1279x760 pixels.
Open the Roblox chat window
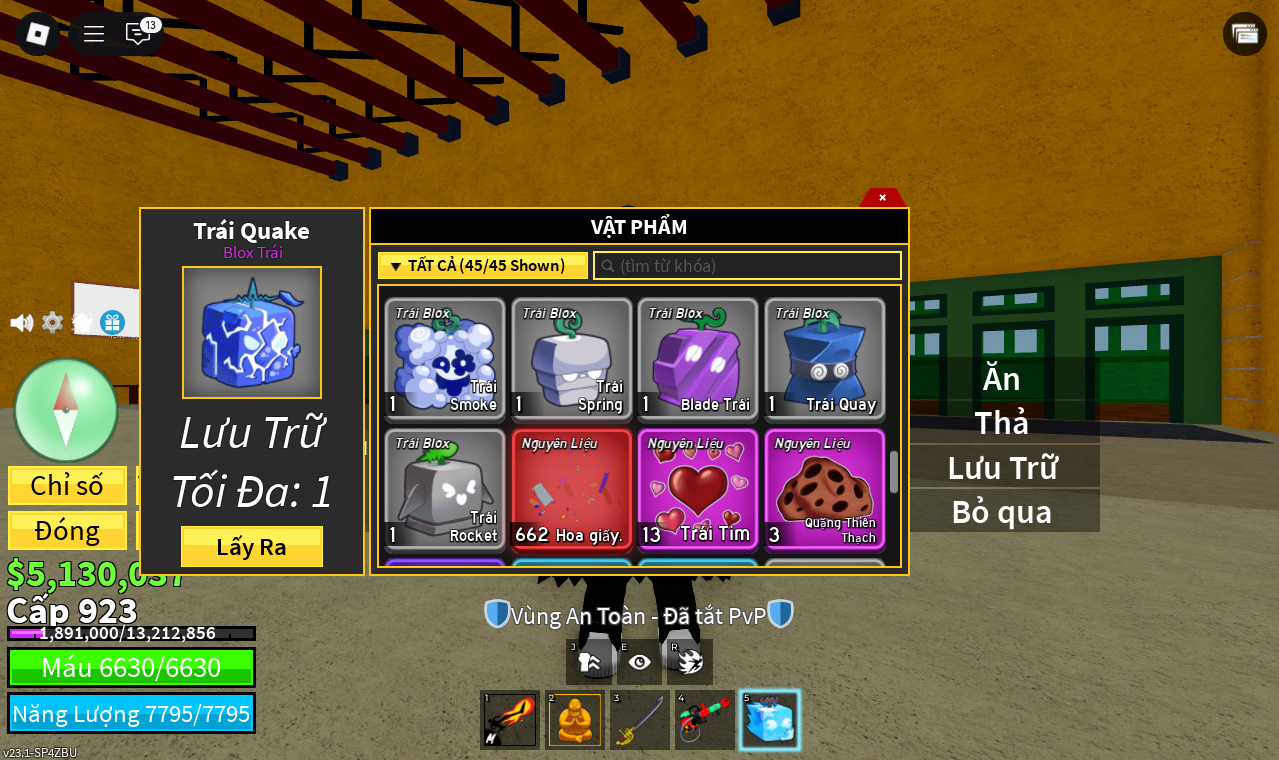138,34
